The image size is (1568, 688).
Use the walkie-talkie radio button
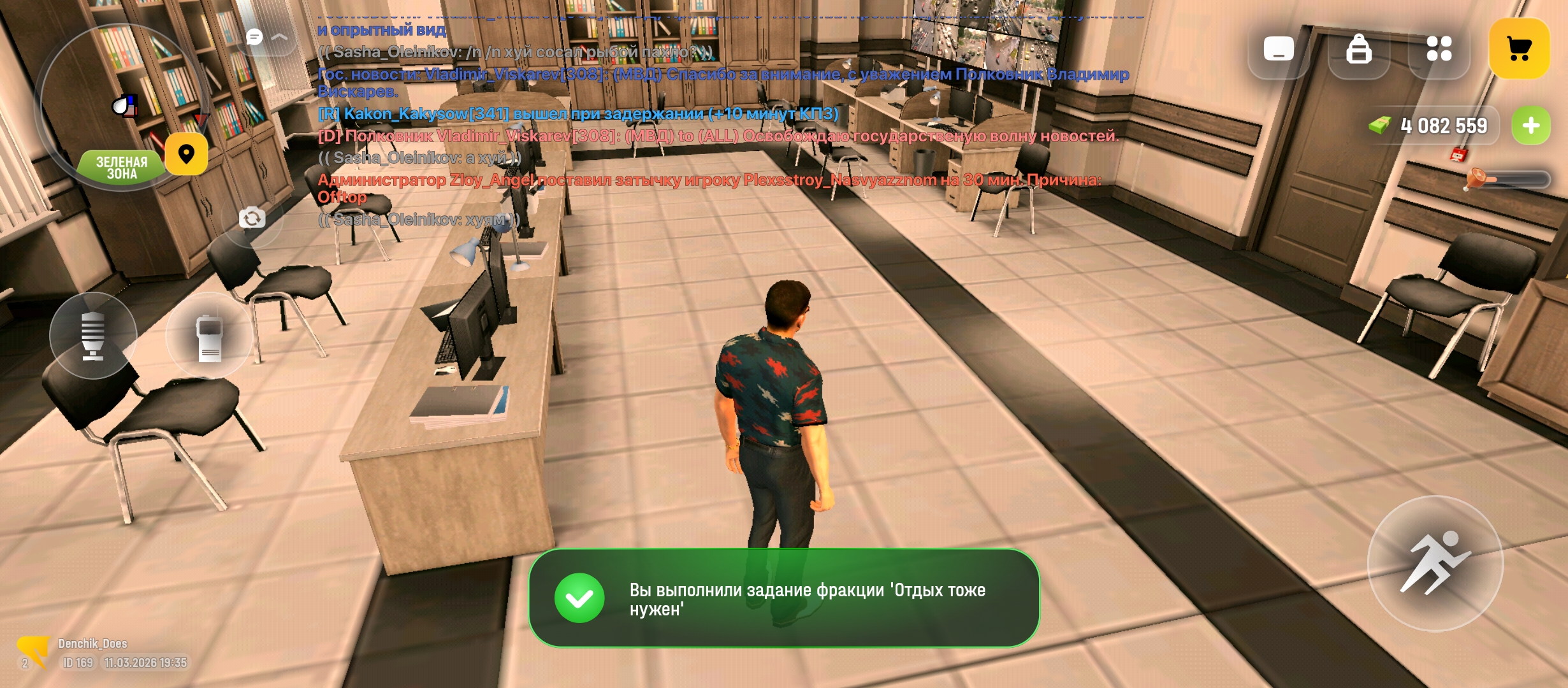[x=209, y=336]
